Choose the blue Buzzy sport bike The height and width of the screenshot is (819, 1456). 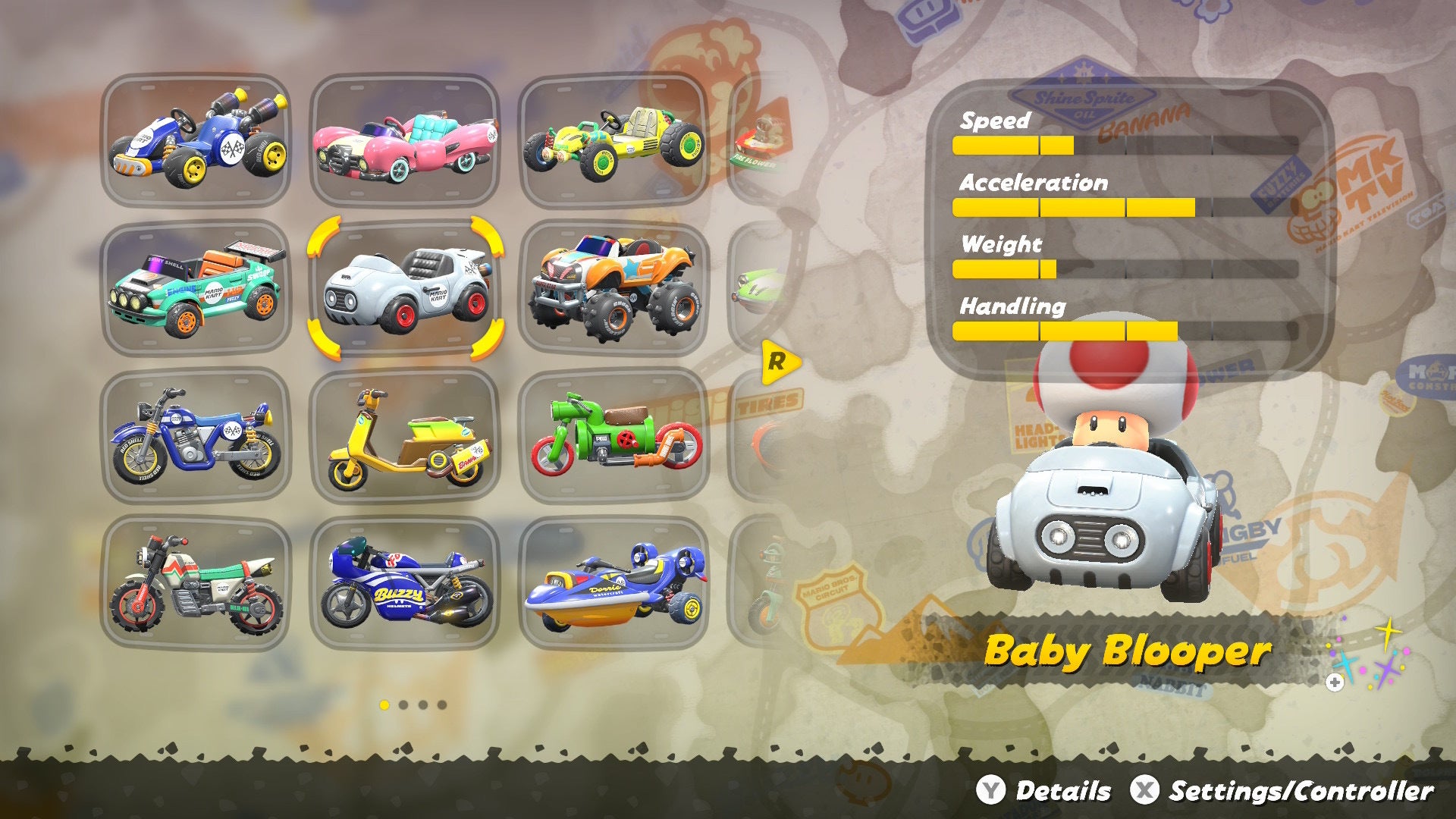(x=405, y=584)
